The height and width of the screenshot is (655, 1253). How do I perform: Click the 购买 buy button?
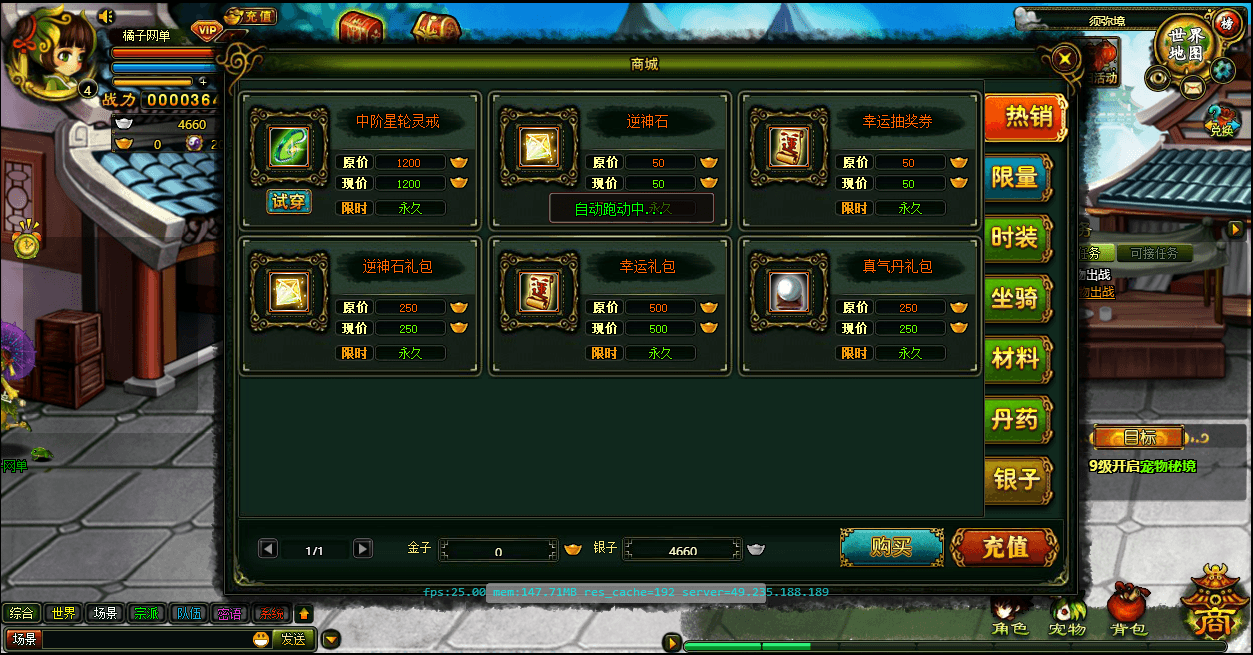[x=891, y=547]
